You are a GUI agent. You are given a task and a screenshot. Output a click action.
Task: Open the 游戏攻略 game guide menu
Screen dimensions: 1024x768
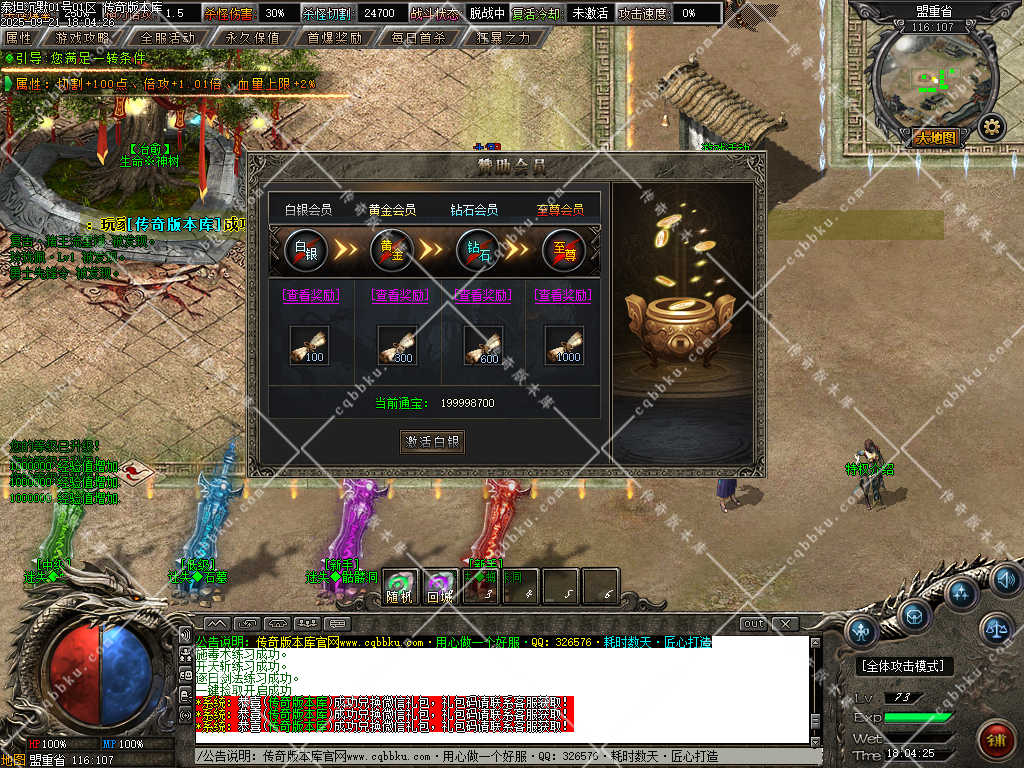[83, 38]
